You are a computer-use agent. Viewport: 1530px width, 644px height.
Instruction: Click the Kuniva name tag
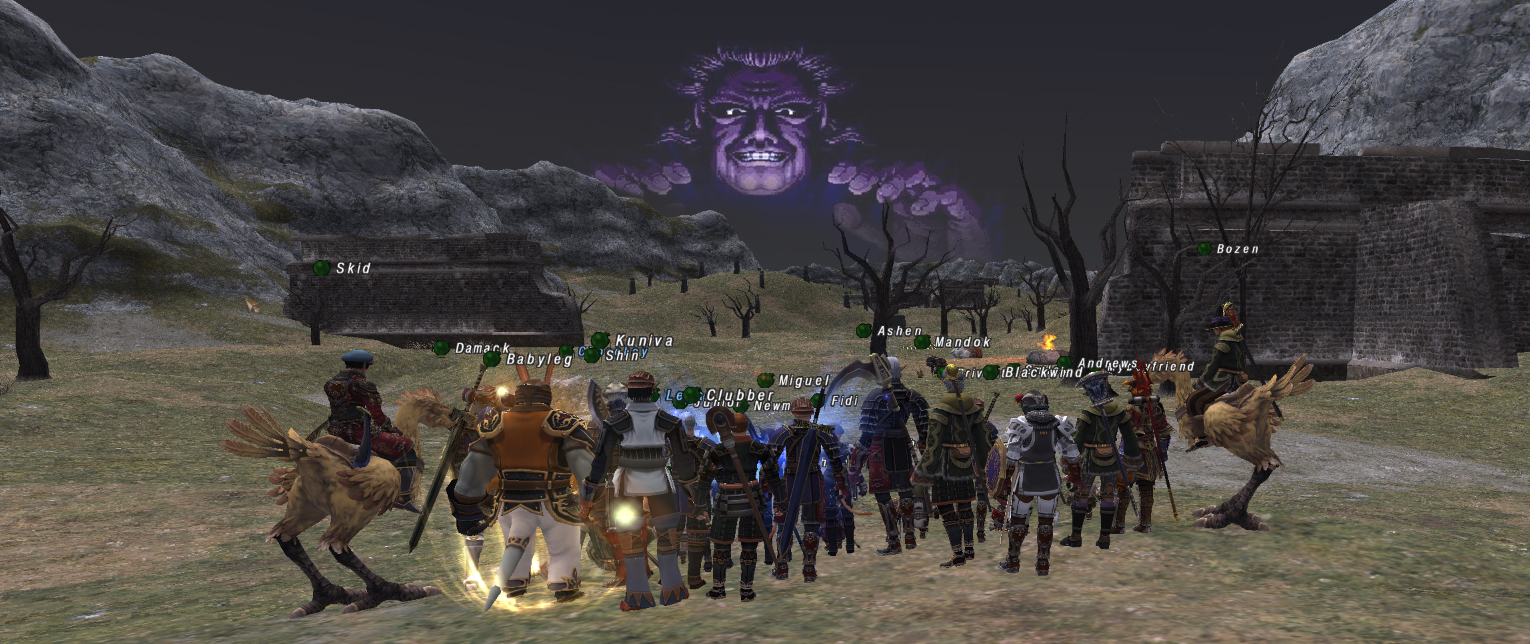[x=643, y=341]
